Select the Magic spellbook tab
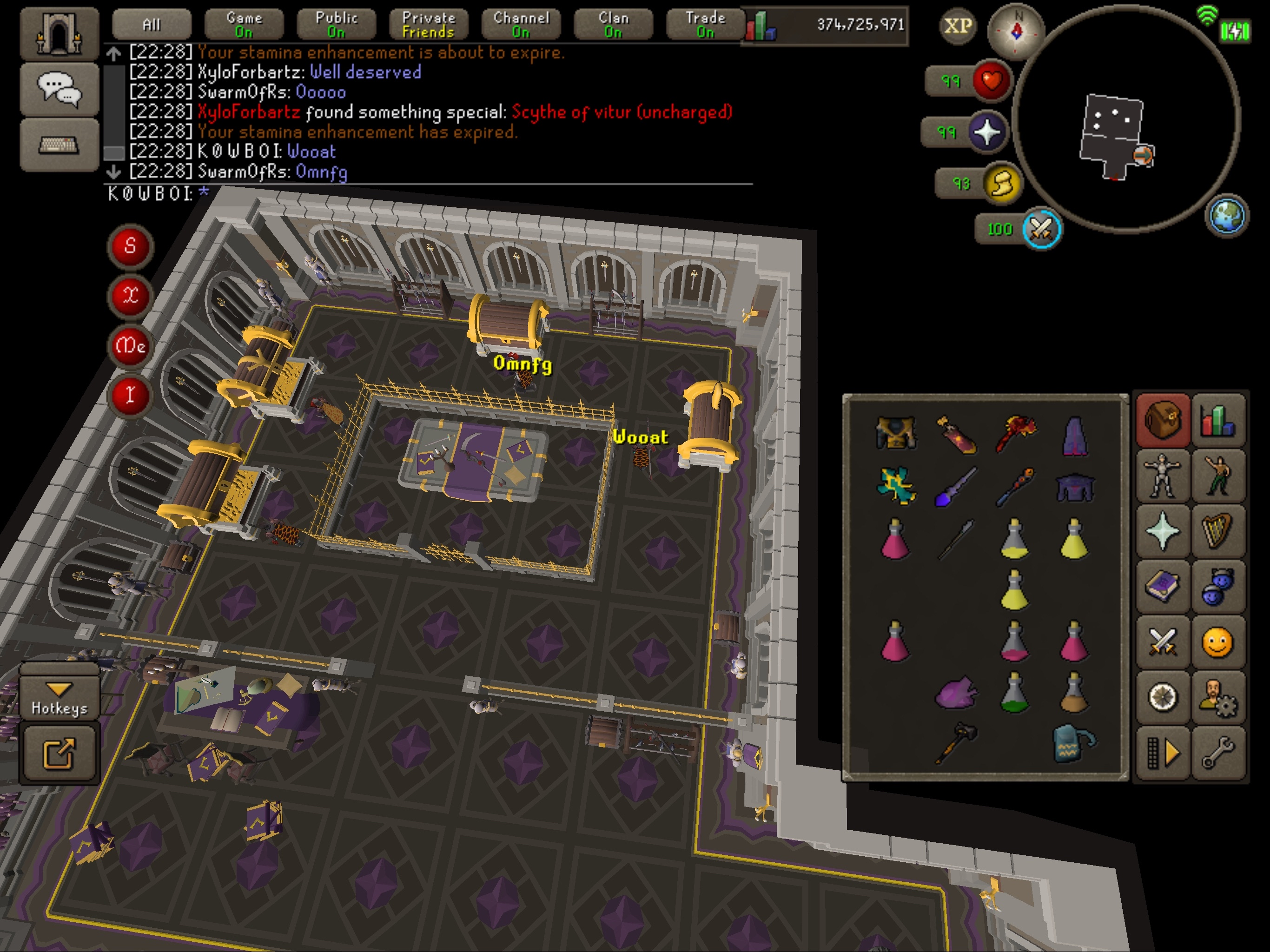Image resolution: width=1270 pixels, height=952 pixels. pyautogui.click(x=1163, y=587)
